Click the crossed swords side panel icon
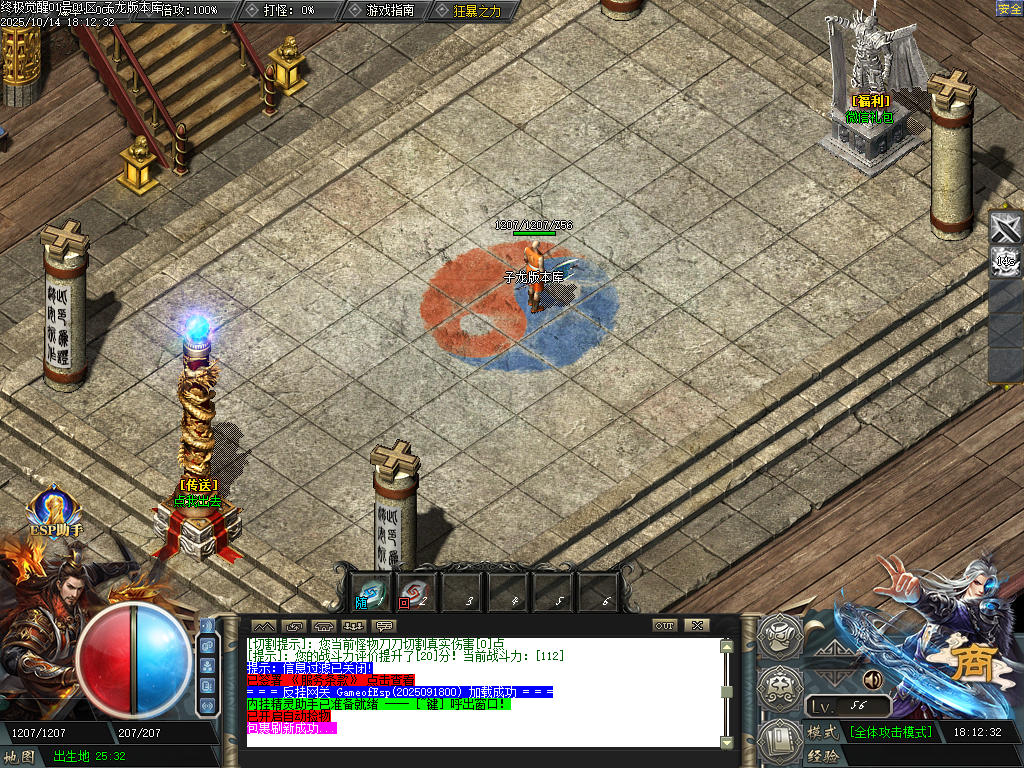 pos(1005,228)
